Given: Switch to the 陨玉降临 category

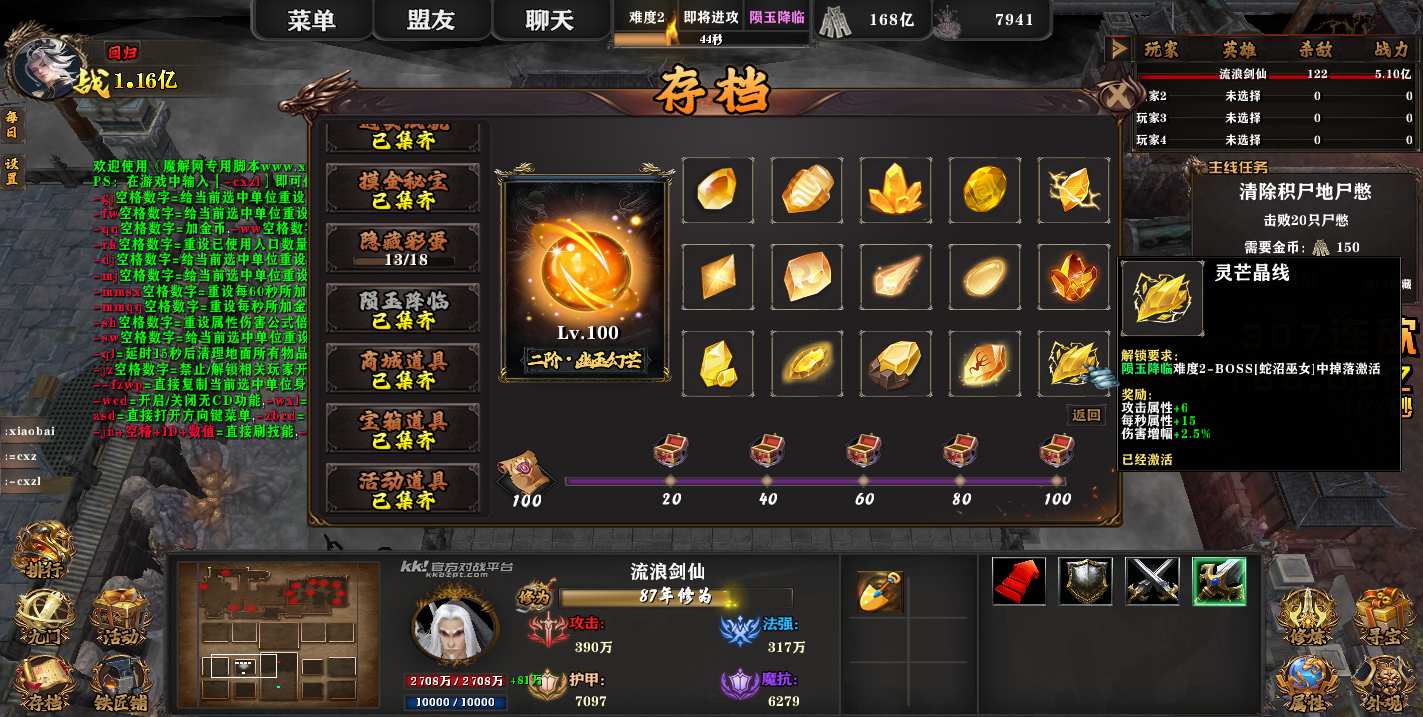Looking at the screenshot, I should tap(403, 310).
